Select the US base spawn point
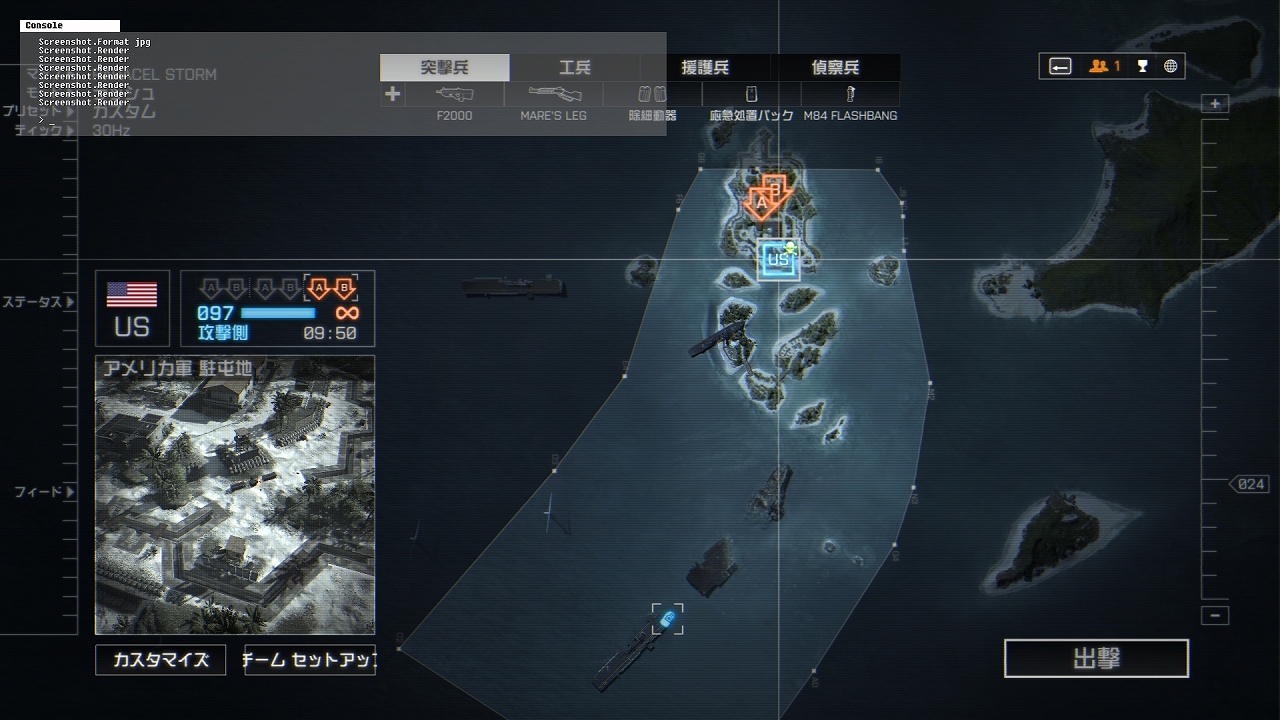The height and width of the screenshot is (720, 1280). 778,260
